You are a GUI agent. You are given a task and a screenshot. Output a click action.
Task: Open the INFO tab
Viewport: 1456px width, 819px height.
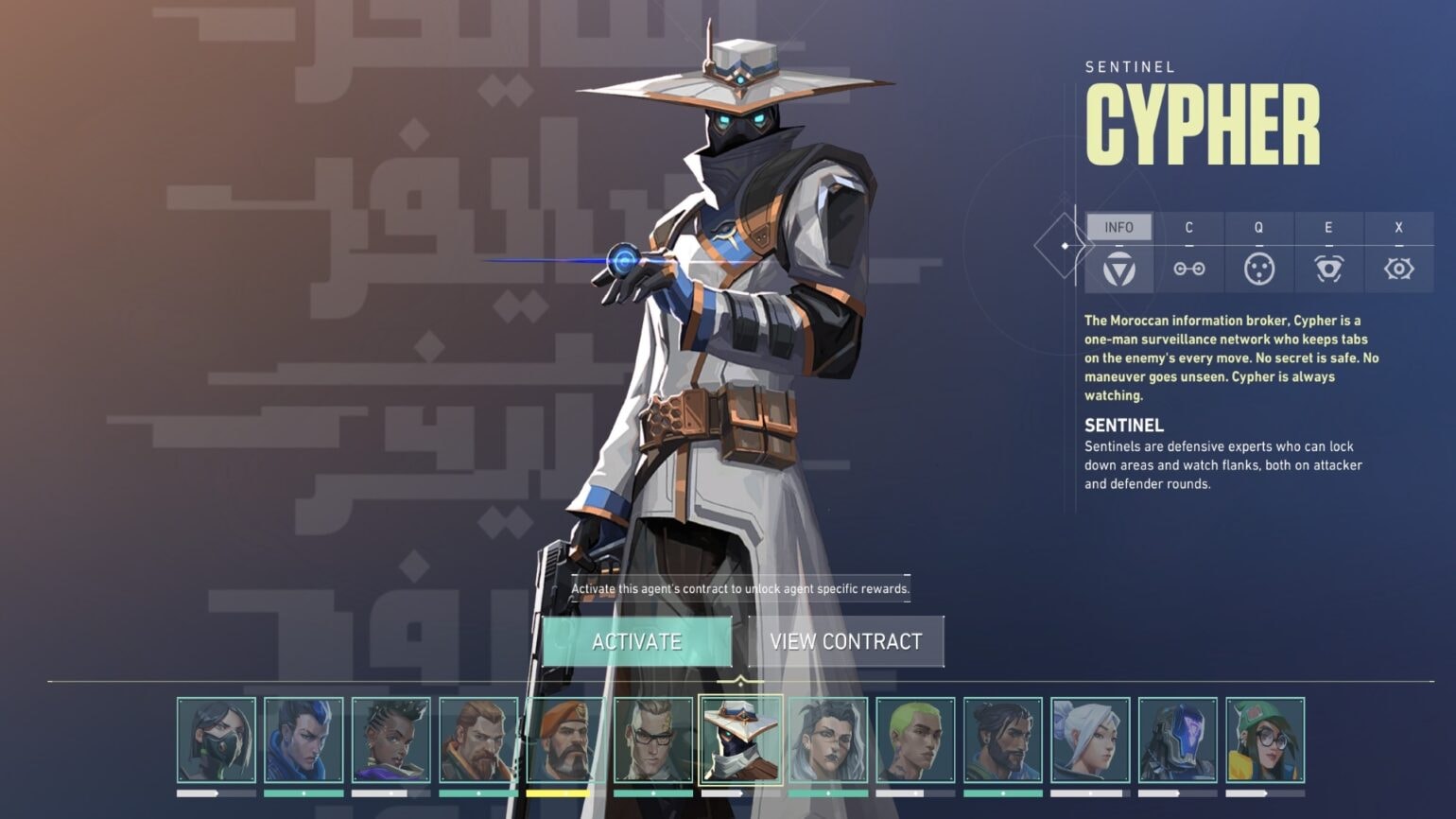click(x=1121, y=227)
